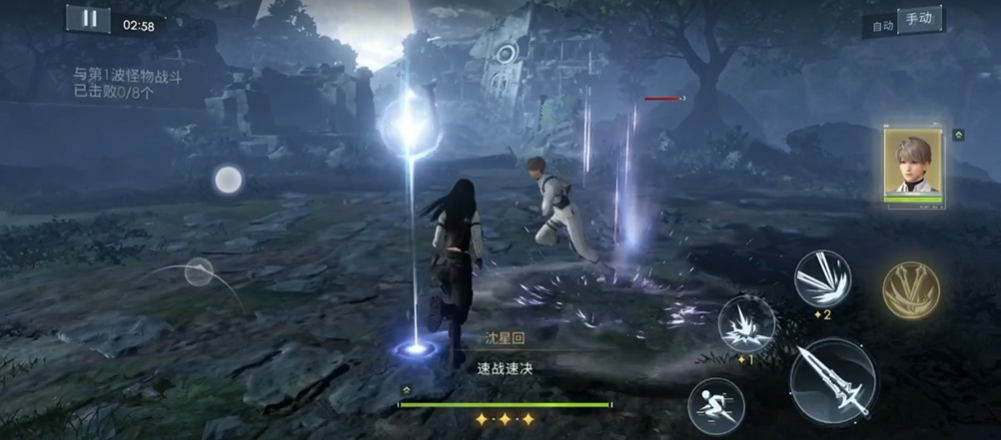Pause the battle

88,19
